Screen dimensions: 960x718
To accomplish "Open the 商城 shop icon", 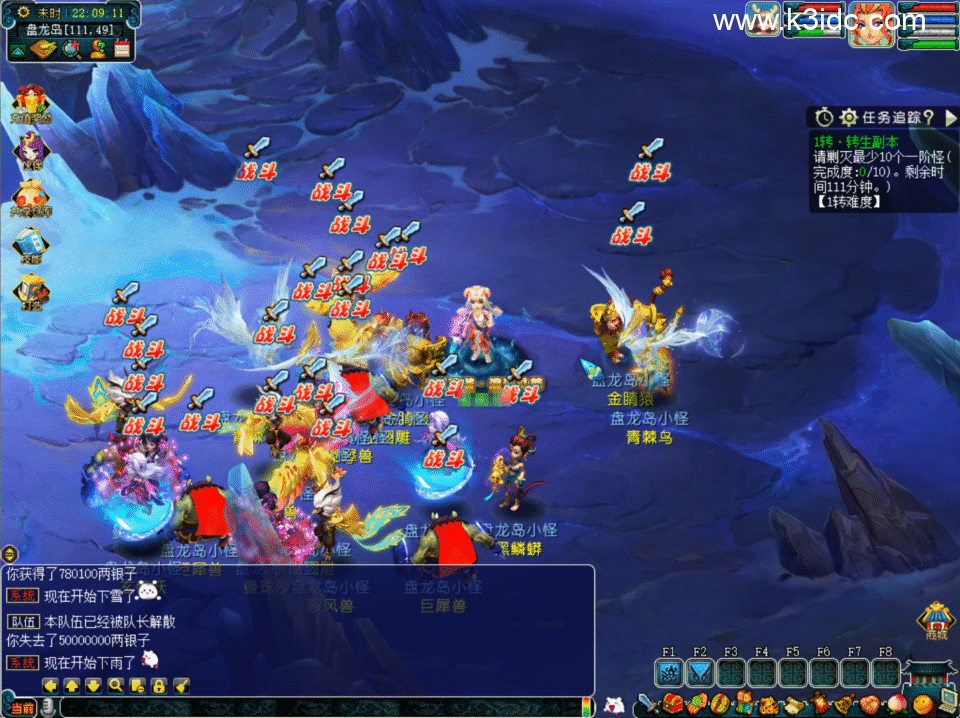I will (x=936, y=621).
